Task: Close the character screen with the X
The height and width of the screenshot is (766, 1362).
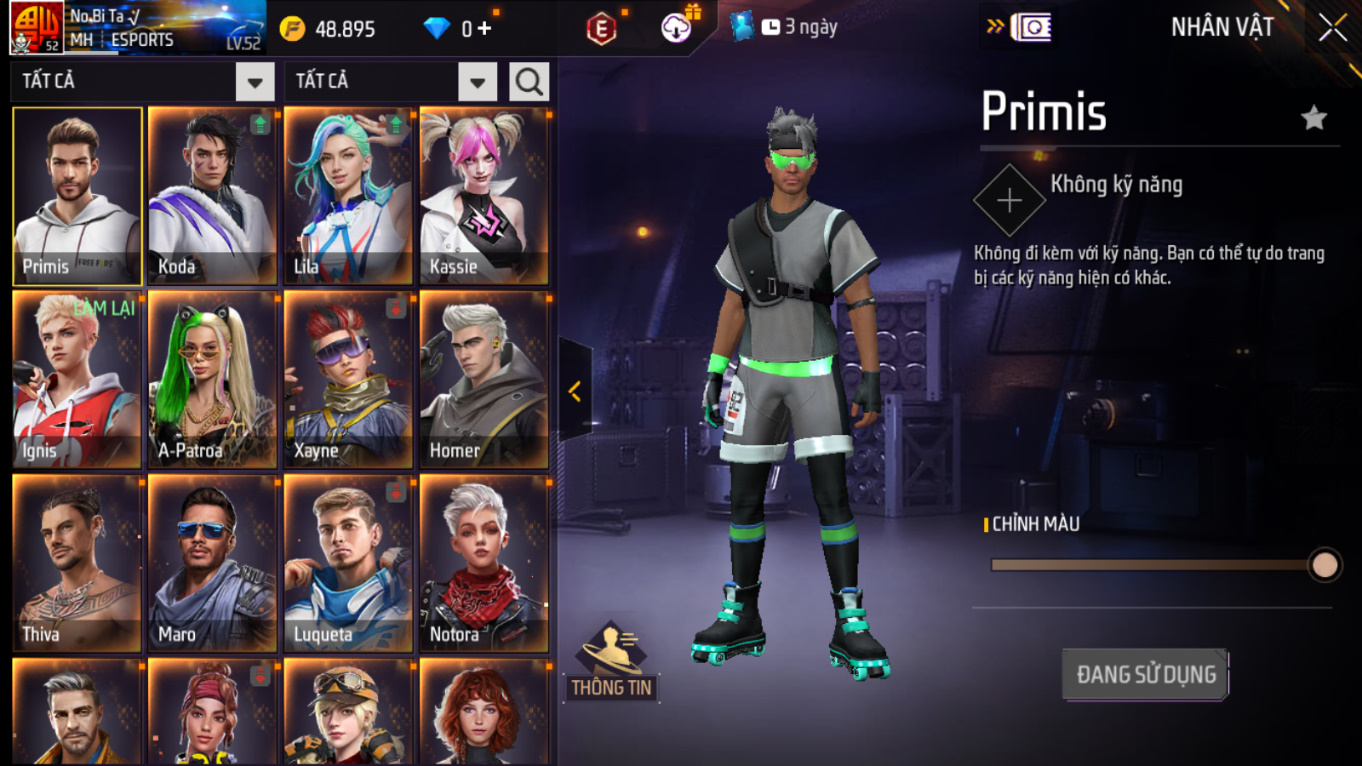Action: pos(1333,28)
